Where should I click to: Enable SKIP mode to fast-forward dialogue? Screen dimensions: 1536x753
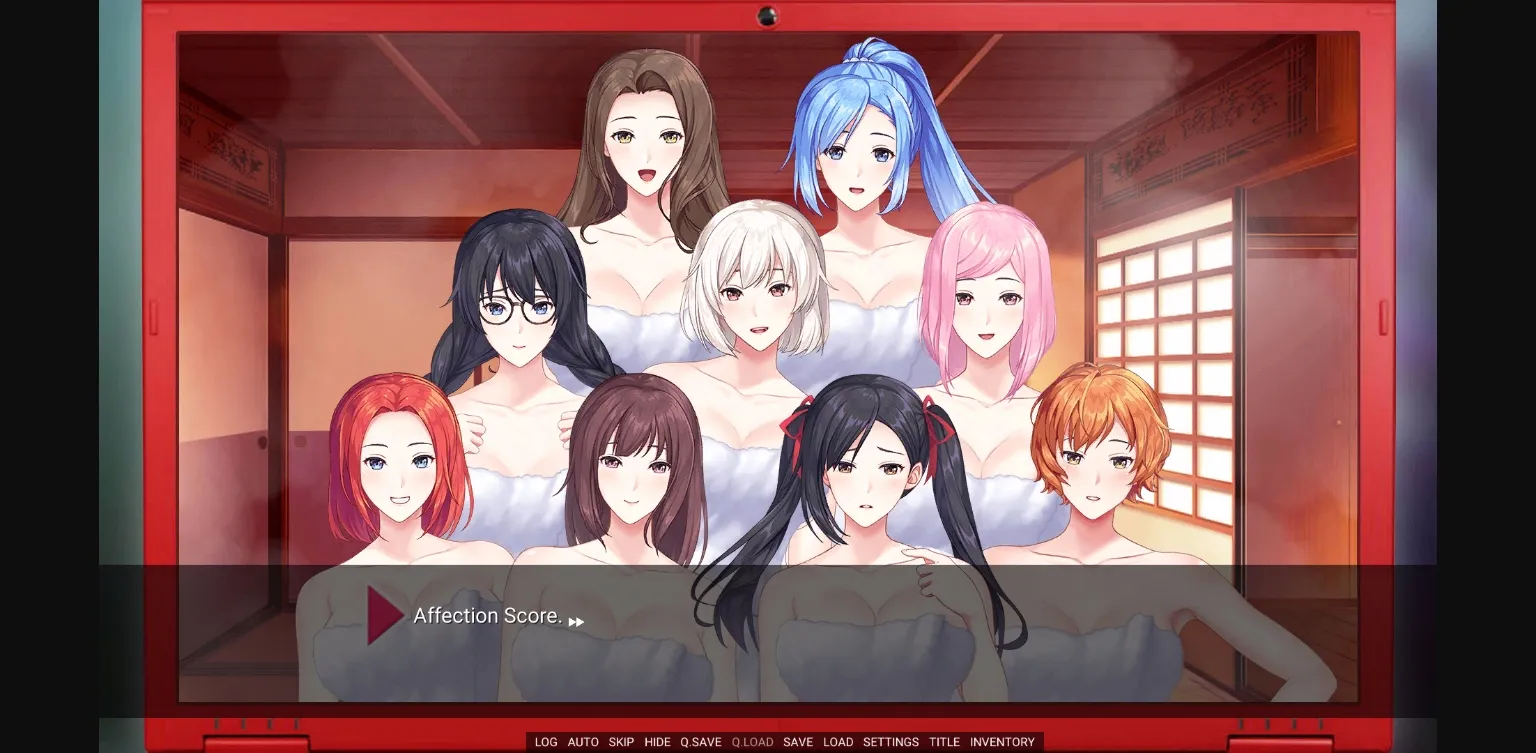pyautogui.click(x=621, y=742)
